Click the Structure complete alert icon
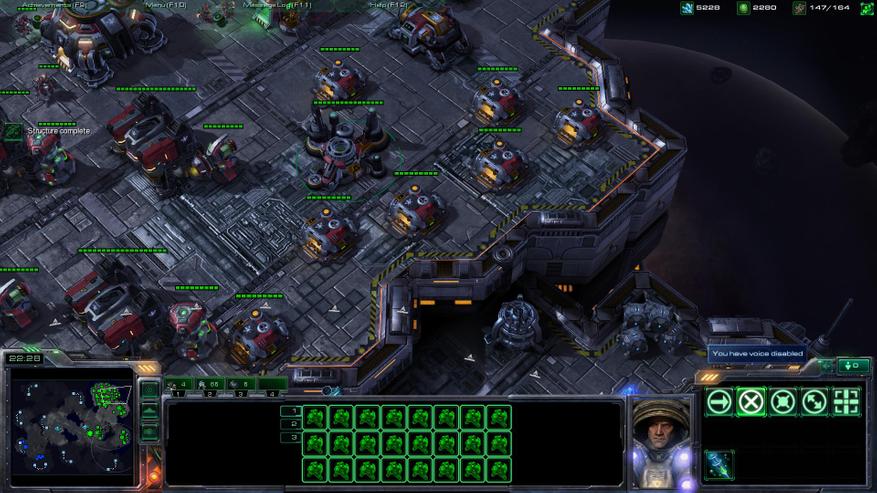The image size is (877, 493). coord(13,131)
